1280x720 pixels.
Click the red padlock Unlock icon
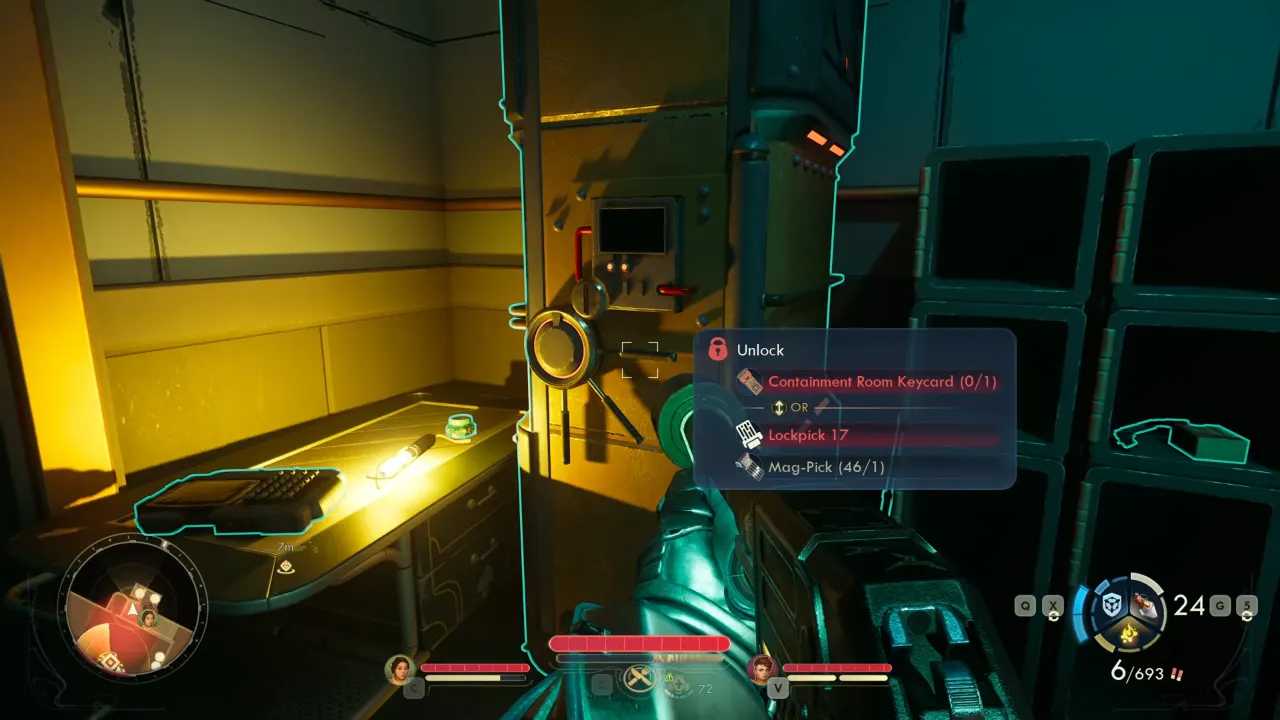pyautogui.click(x=718, y=350)
